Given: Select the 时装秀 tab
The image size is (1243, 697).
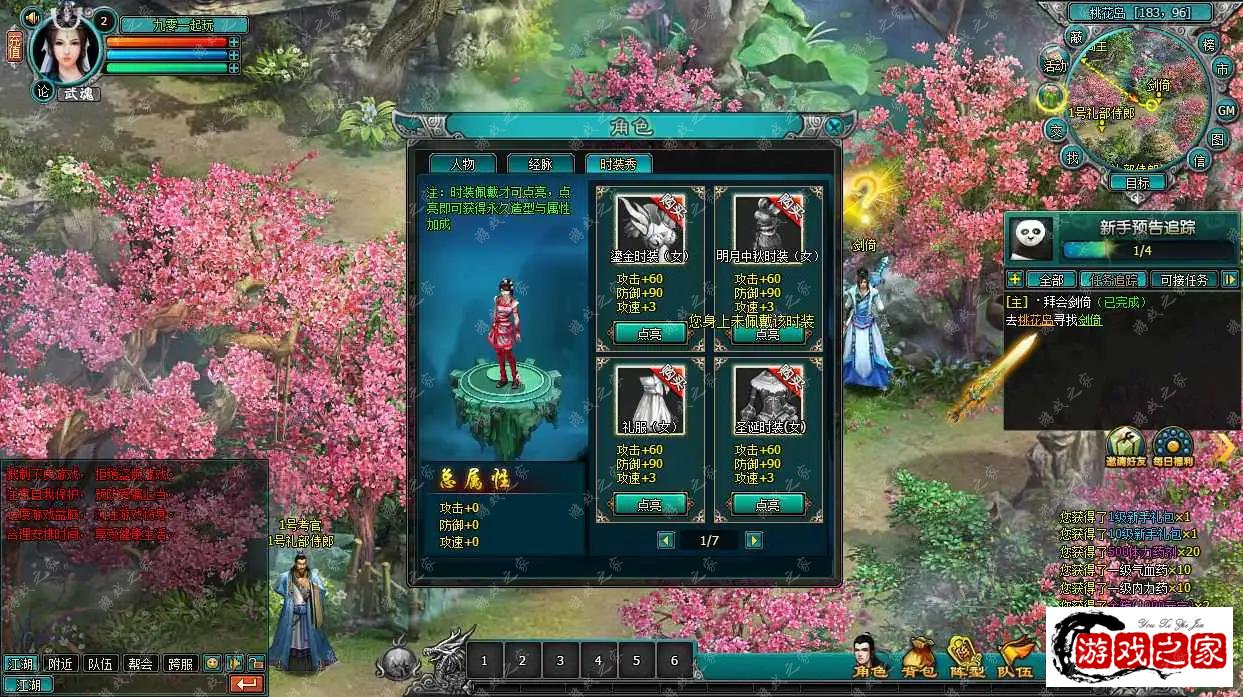Looking at the screenshot, I should pyautogui.click(x=618, y=164).
